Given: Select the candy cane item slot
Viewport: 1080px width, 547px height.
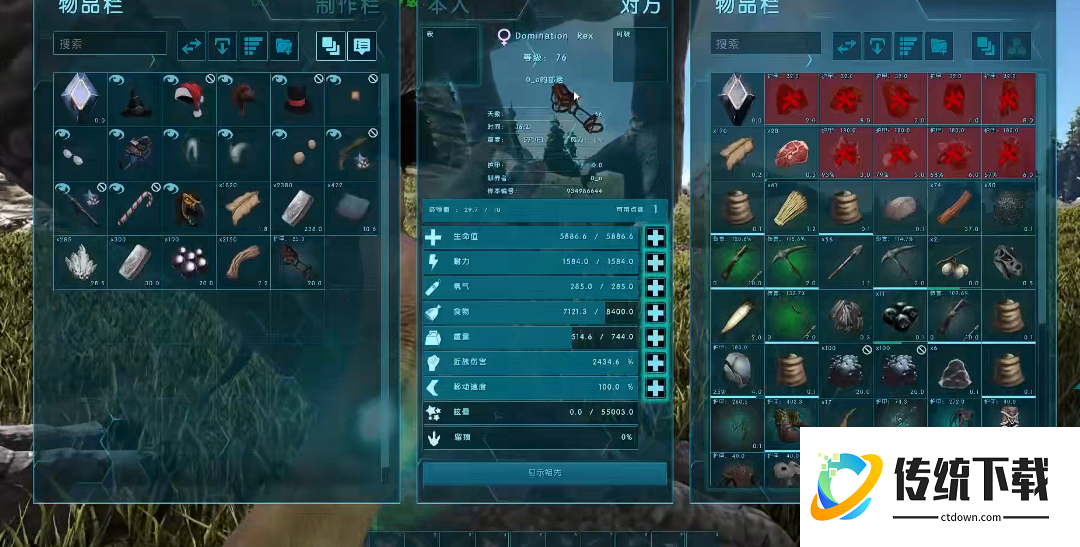Looking at the screenshot, I should [x=134, y=207].
